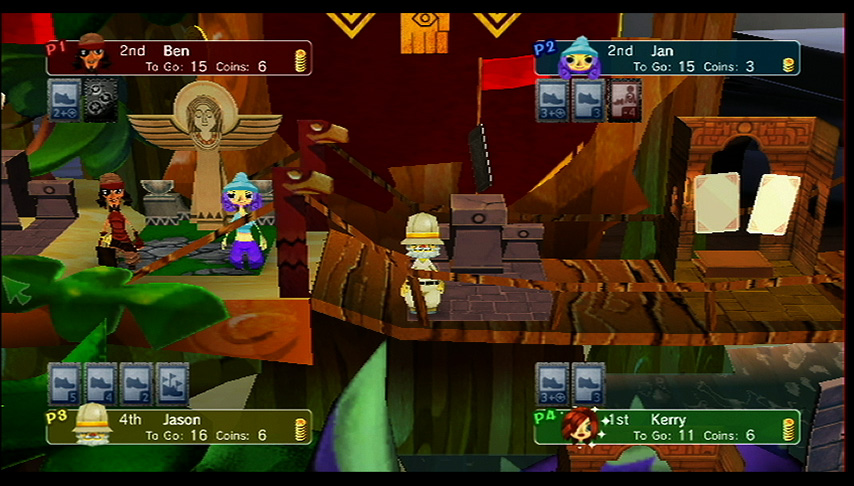Choose Jason's 5 boot move card
The height and width of the screenshot is (486, 854).
pos(65,384)
